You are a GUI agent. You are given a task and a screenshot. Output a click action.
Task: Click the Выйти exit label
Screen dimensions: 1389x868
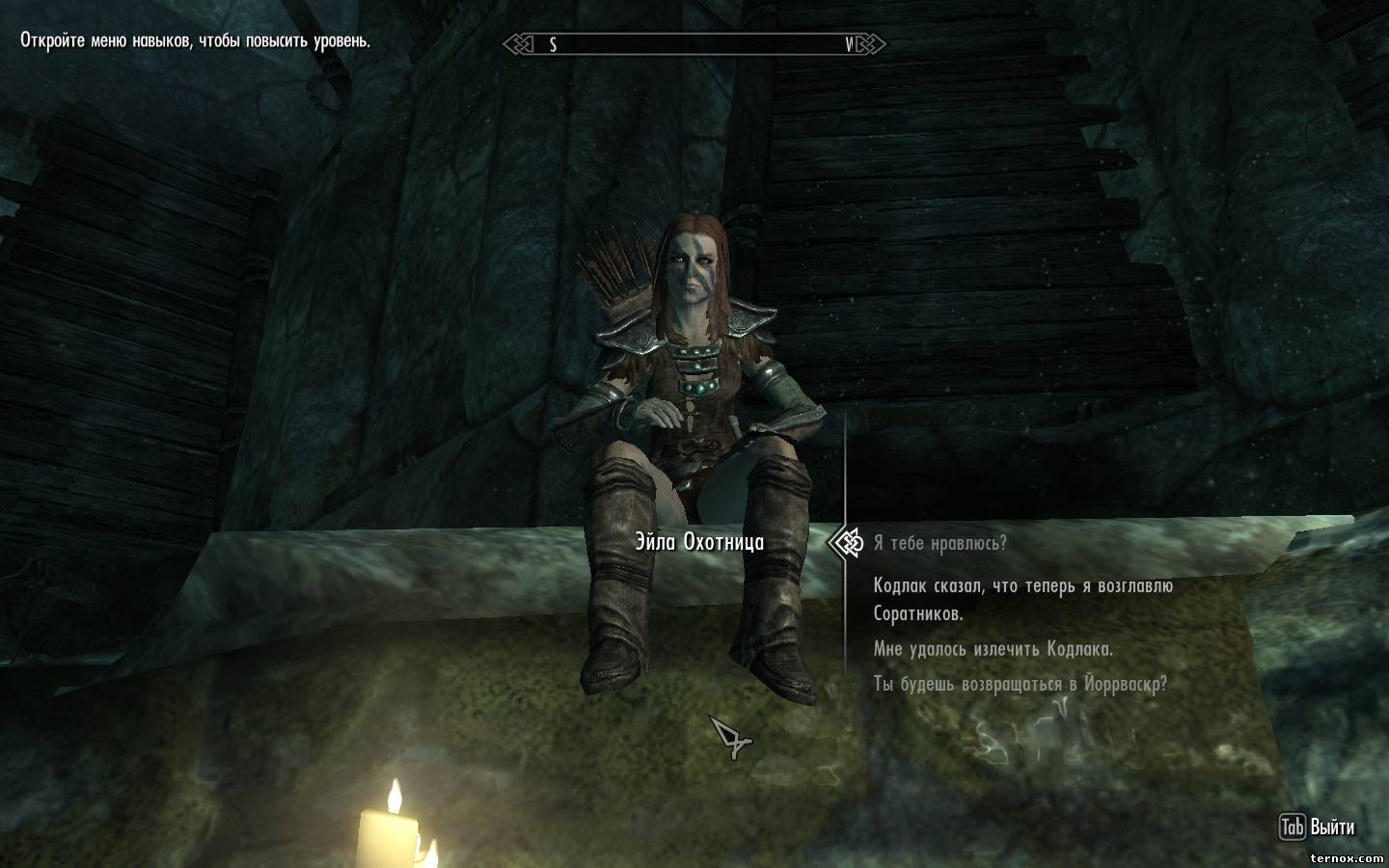[1331, 827]
